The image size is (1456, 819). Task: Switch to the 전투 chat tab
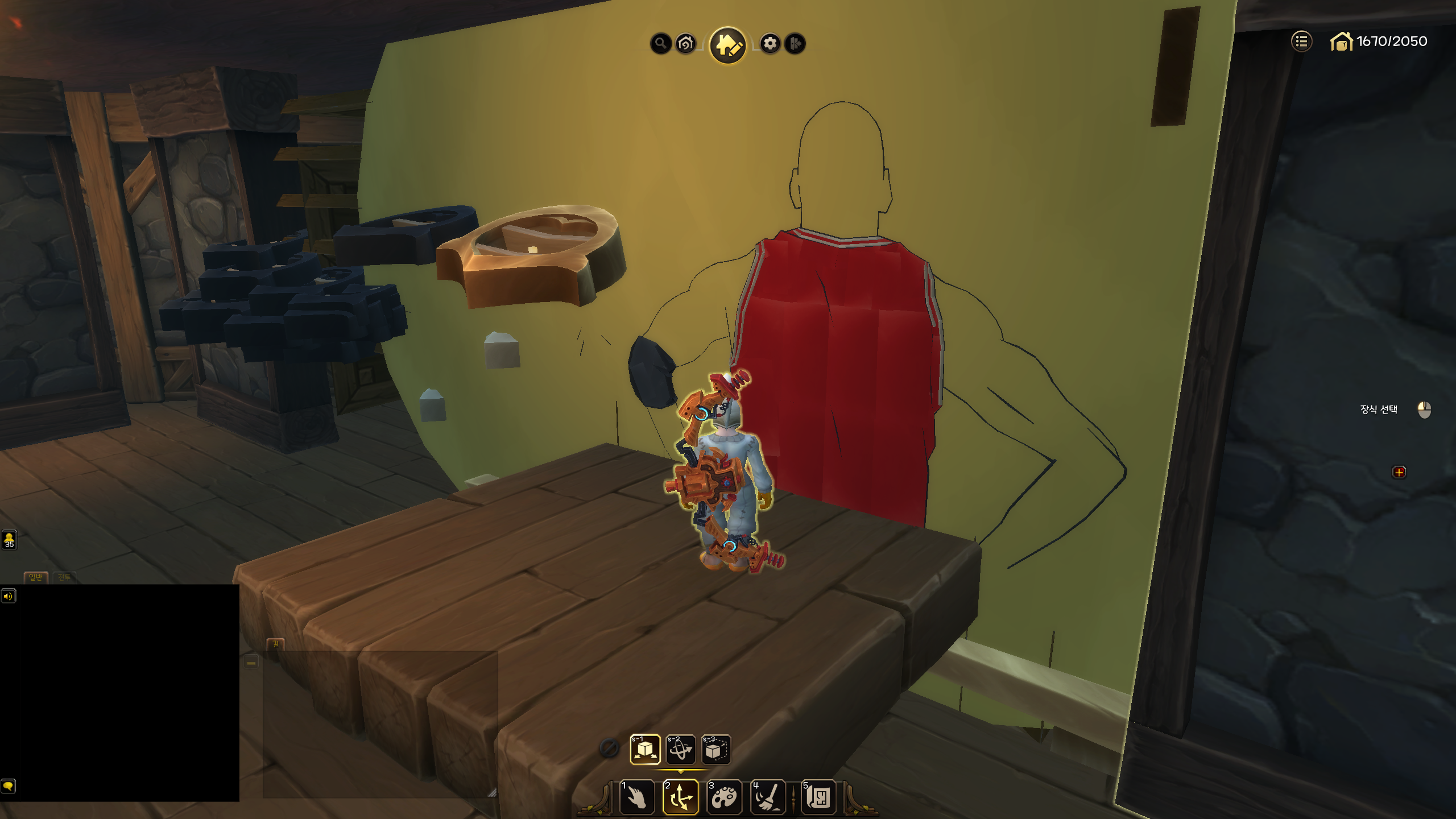pyautogui.click(x=64, y=577)
